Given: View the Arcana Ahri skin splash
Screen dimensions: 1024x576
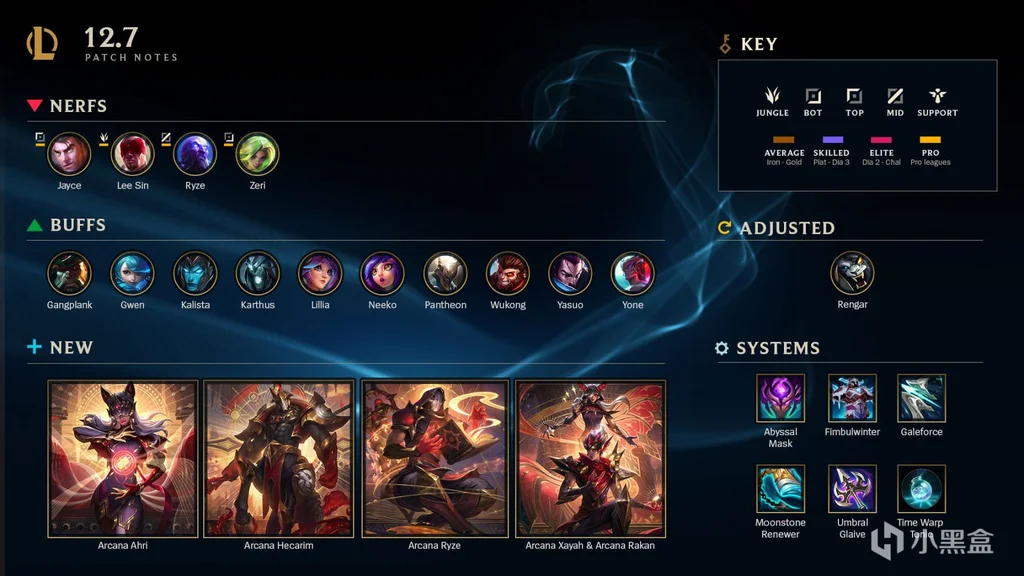Looking at the screenshot, I should tap(123, 458).
